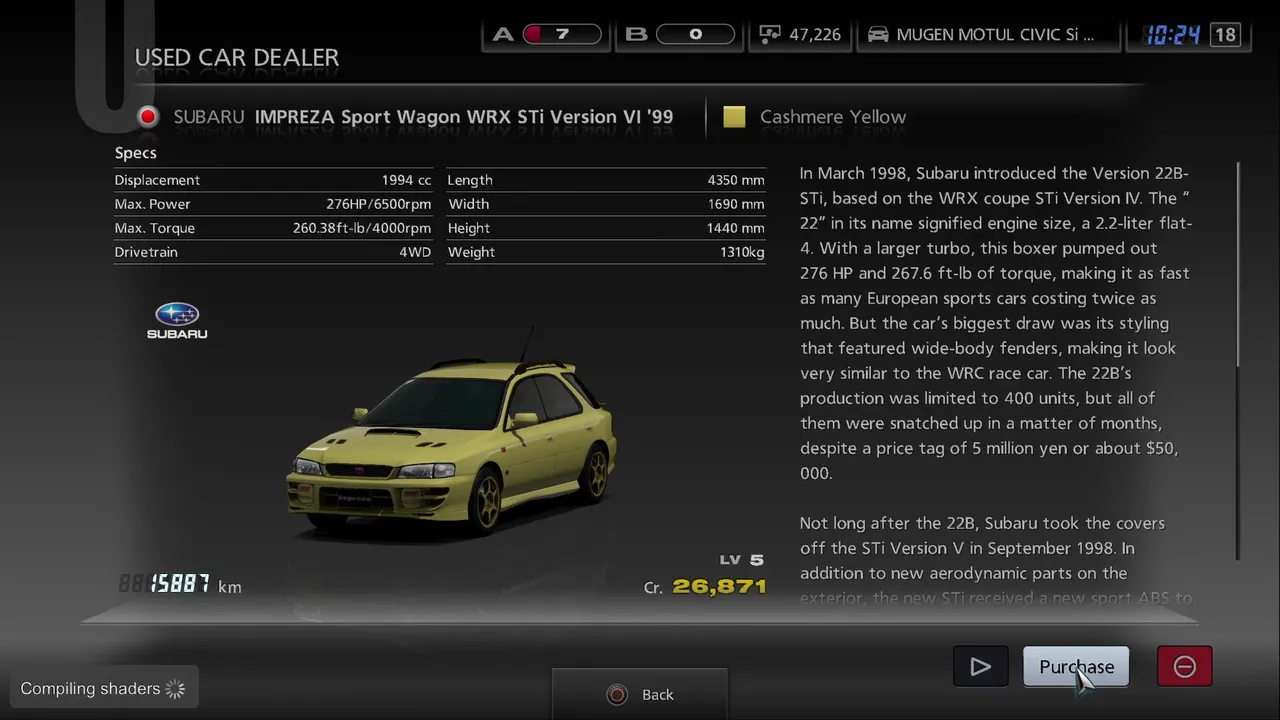Click the car description scrollbar
This screenshot has width=1280, height=720.
click(1238, 360)
